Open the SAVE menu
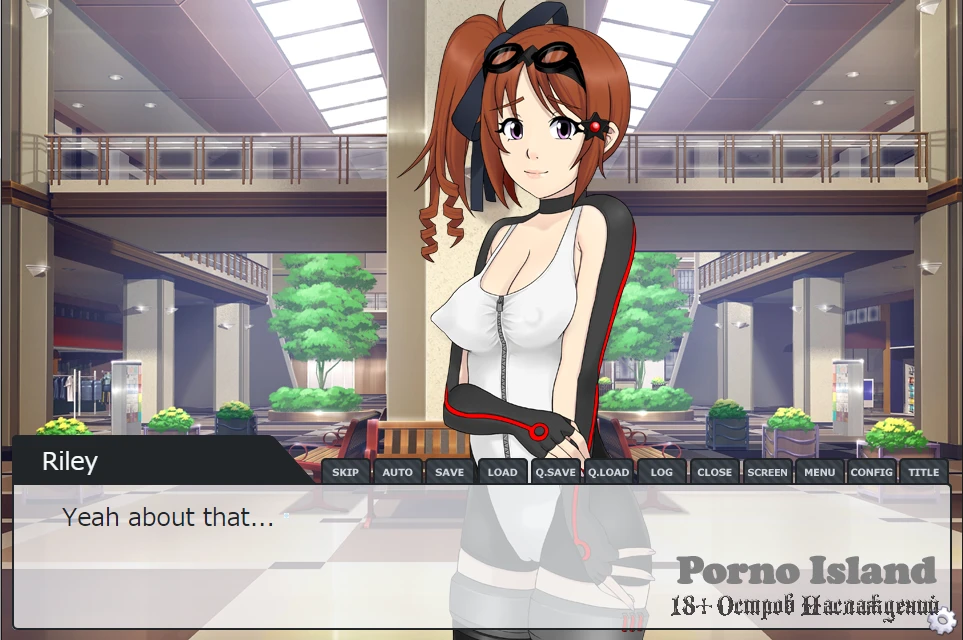This screenshot has width=963, height=640. [450, 472]
